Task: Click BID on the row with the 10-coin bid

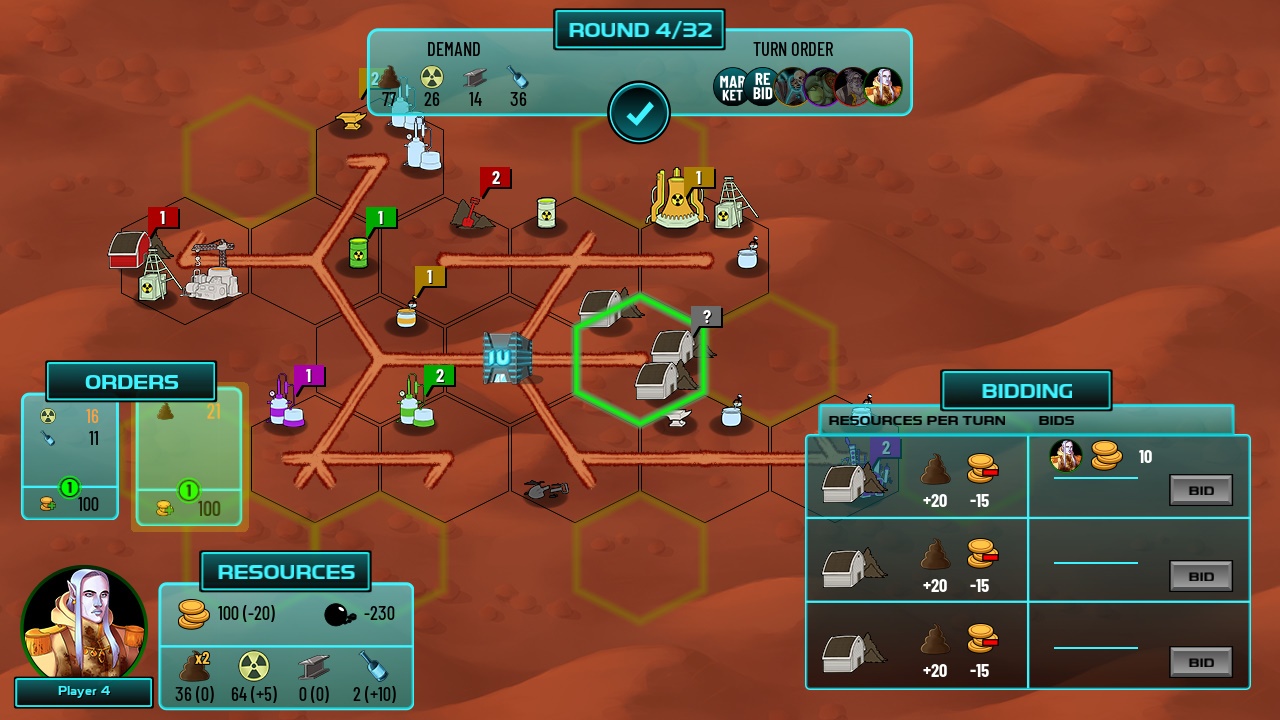Action: tap(1200, 490)
